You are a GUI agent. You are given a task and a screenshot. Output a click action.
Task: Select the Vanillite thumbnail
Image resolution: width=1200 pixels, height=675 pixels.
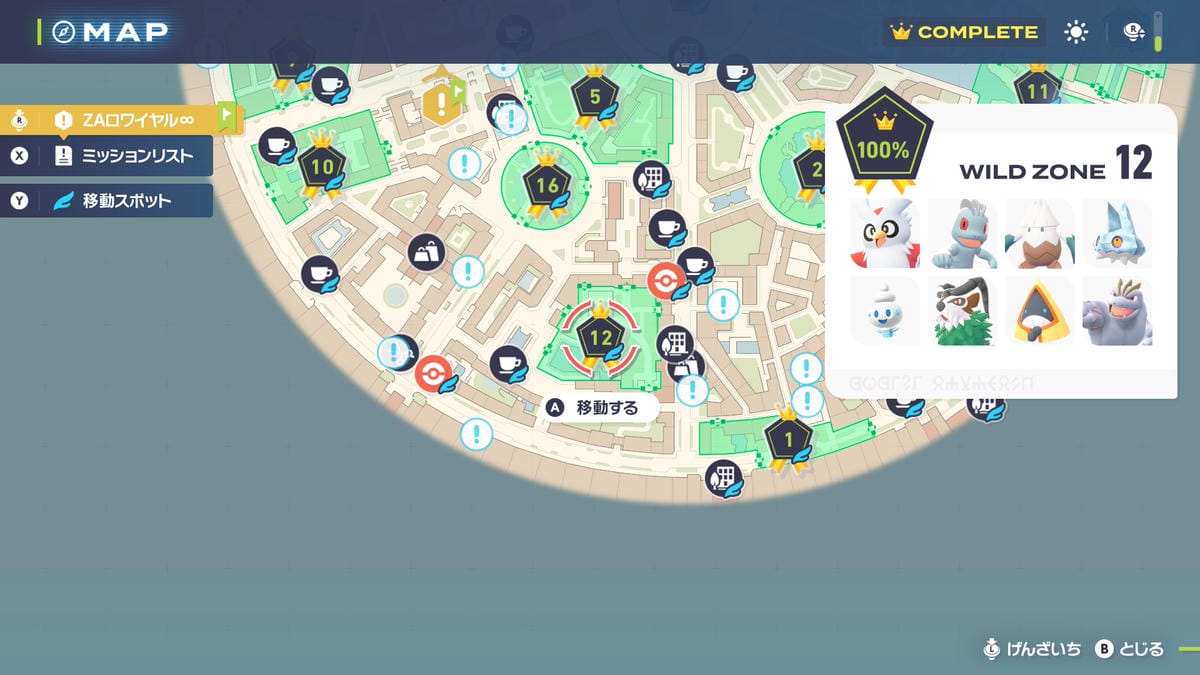click(883, 311)
